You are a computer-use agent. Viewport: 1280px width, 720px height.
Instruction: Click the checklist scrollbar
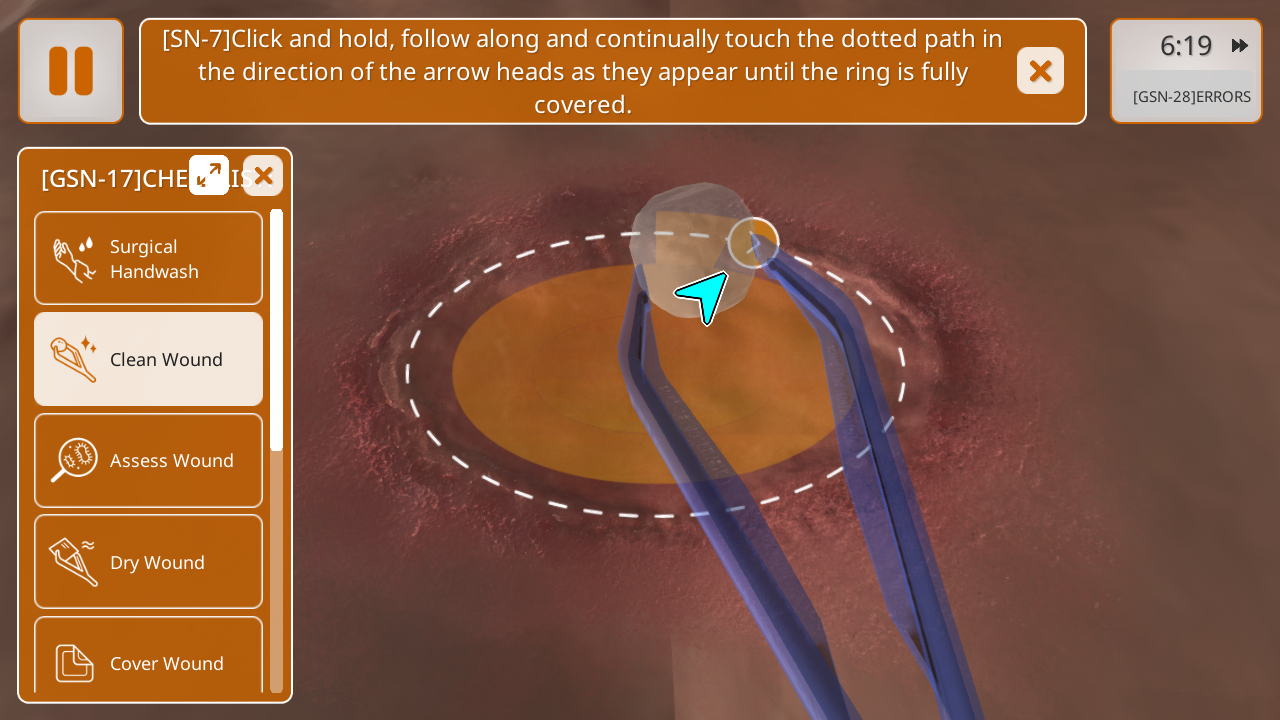pos(277,330)
